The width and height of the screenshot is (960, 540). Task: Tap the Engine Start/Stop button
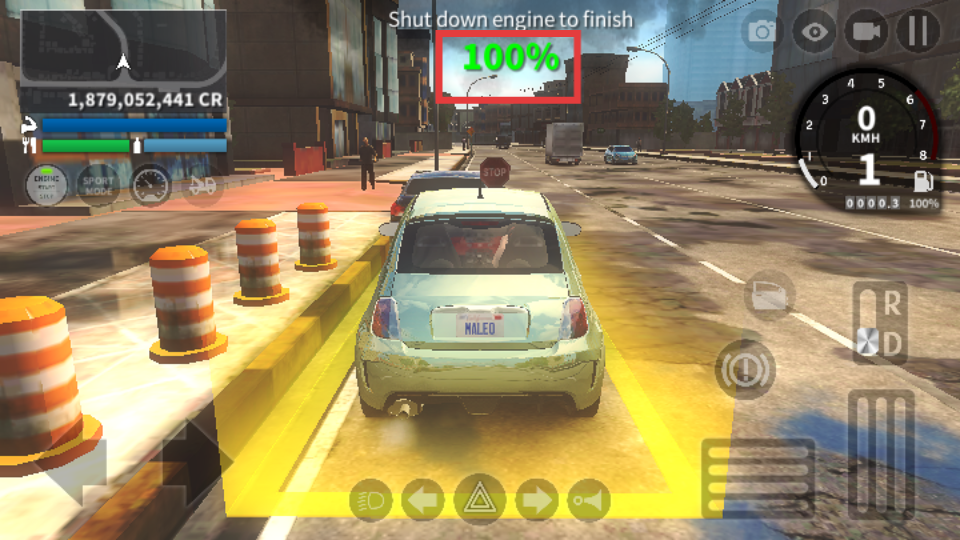[x=46, y=185]
